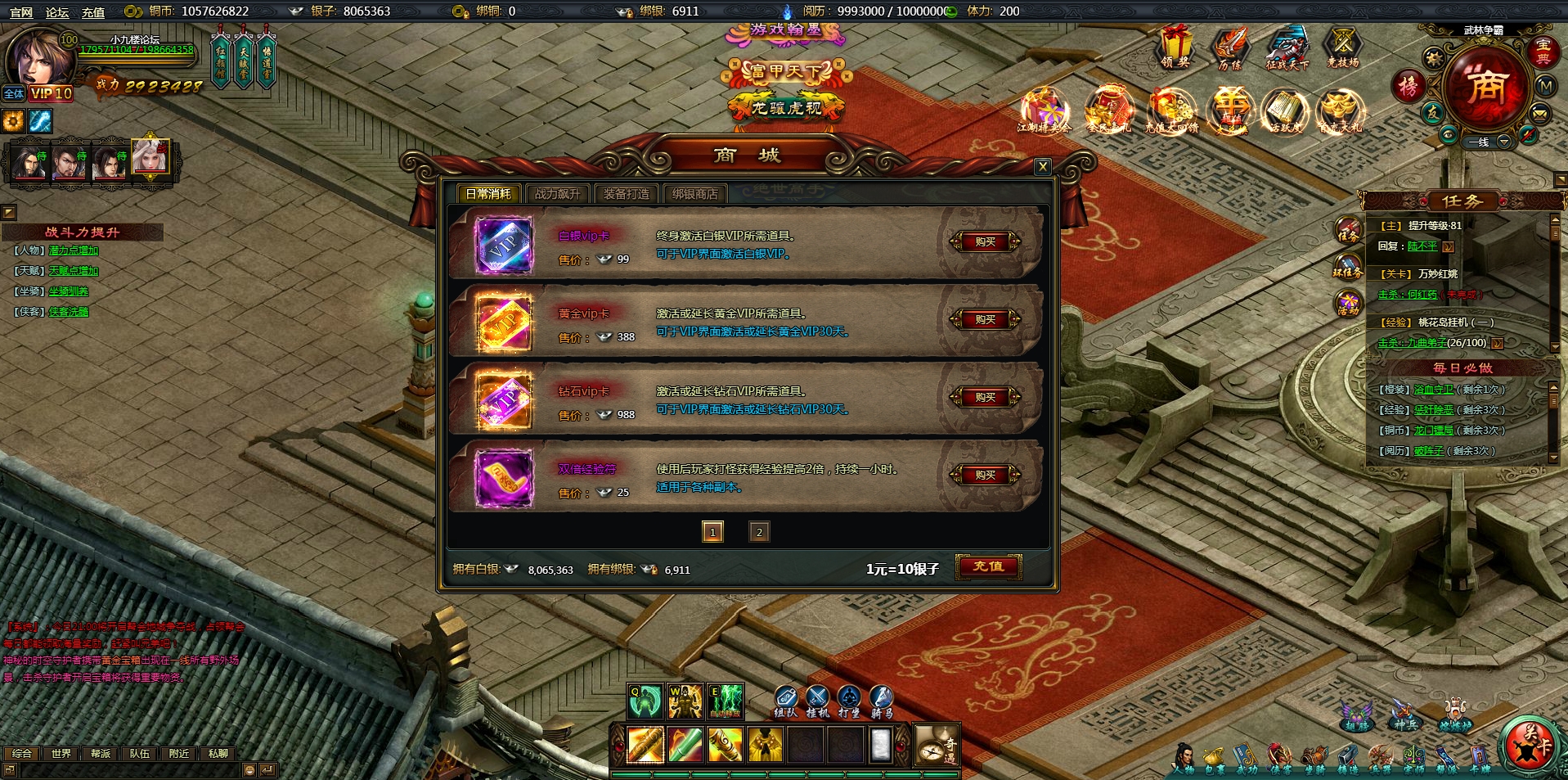Purchase the 双倍经验符 item
This screenshot has width=1568, height=780.
[985, 475]
